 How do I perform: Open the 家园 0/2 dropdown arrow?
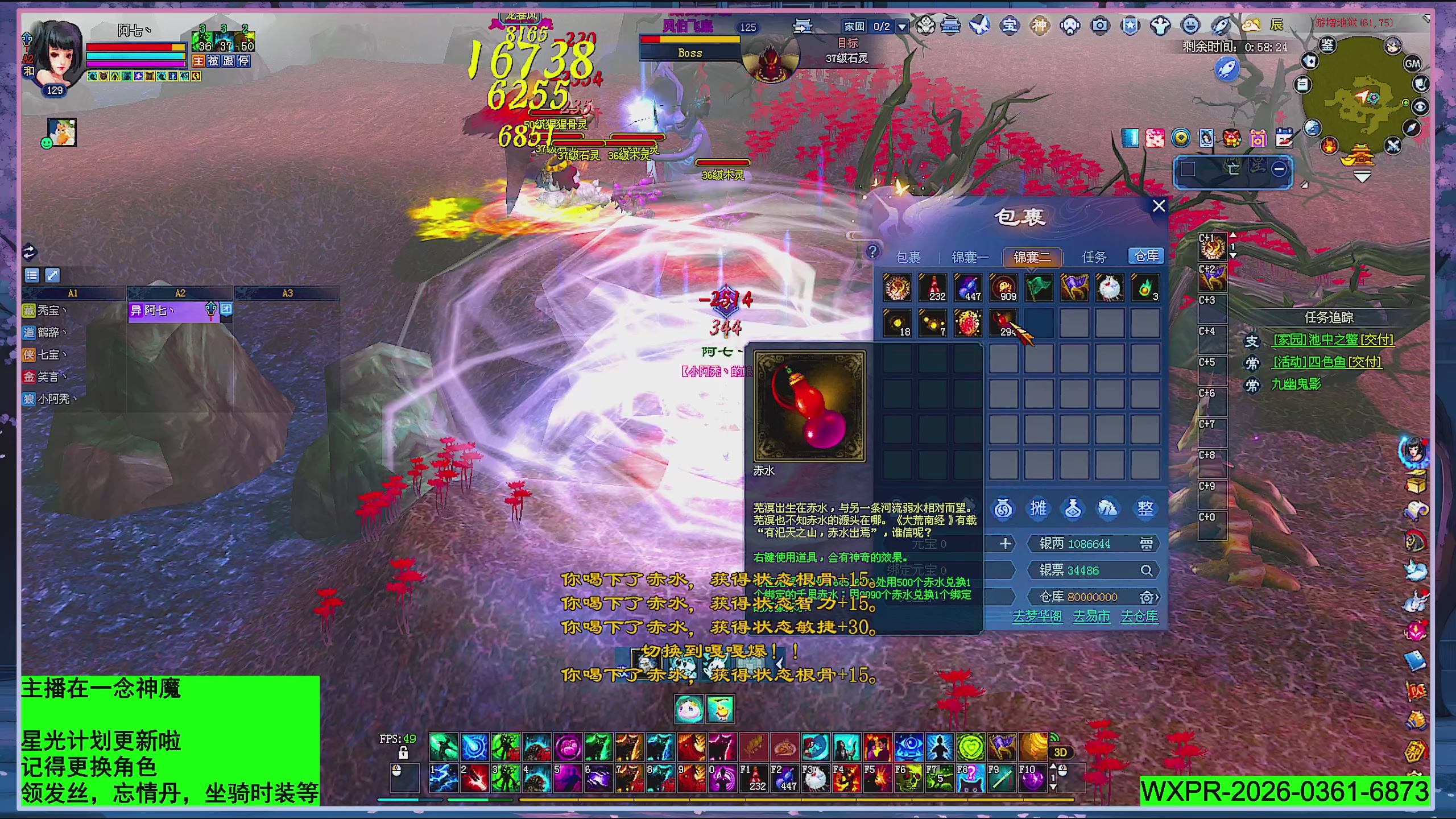[x=902, y=26]
